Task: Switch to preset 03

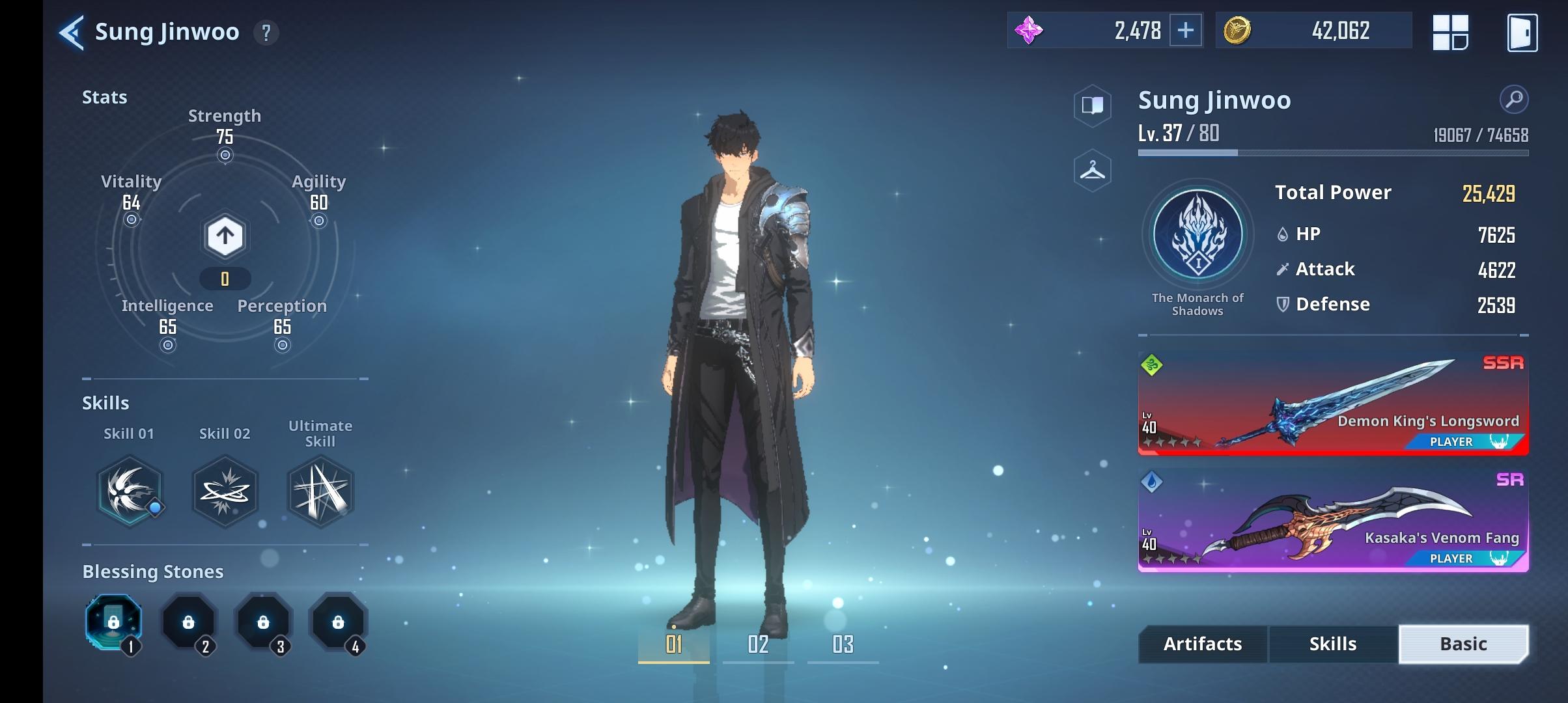Action: pyautogui.click(x=843, y=644)
